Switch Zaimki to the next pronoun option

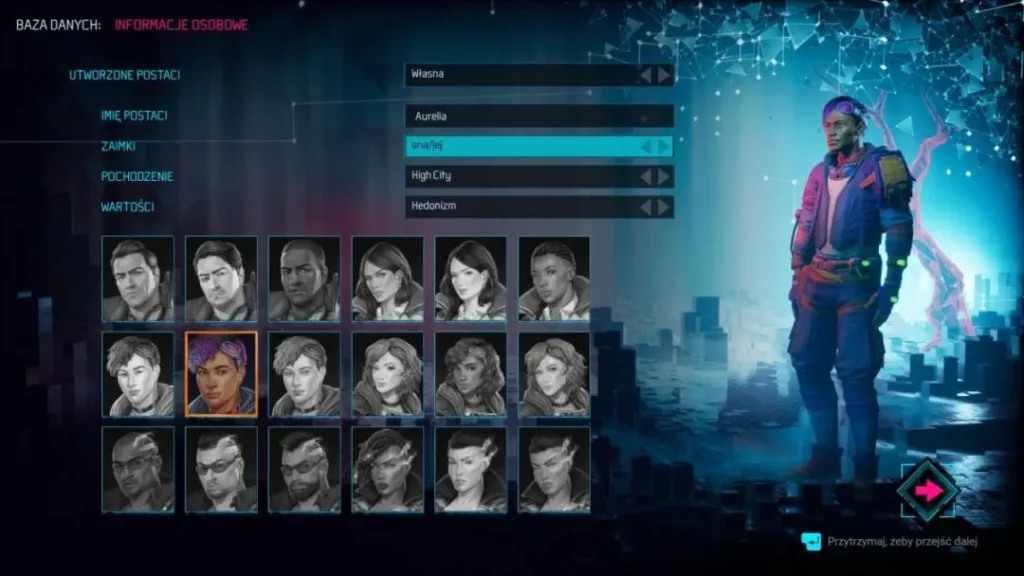[663, 146]
